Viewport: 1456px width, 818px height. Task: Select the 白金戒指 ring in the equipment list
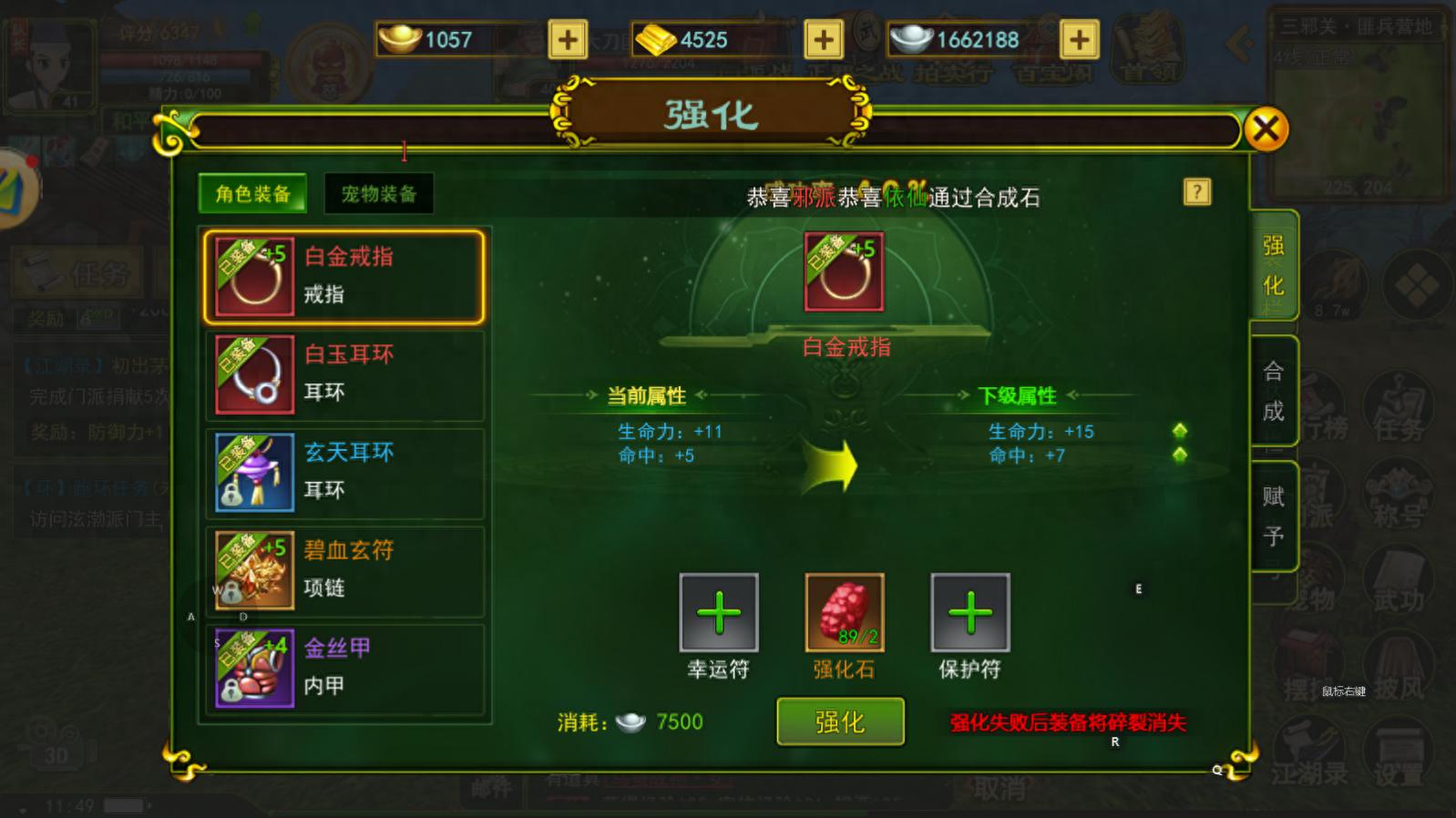point(344,276)
